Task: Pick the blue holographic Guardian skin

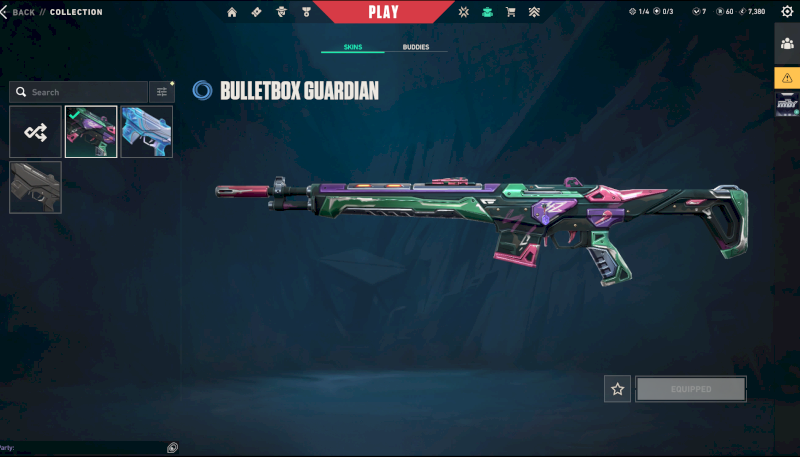Action: click(146, 132)
